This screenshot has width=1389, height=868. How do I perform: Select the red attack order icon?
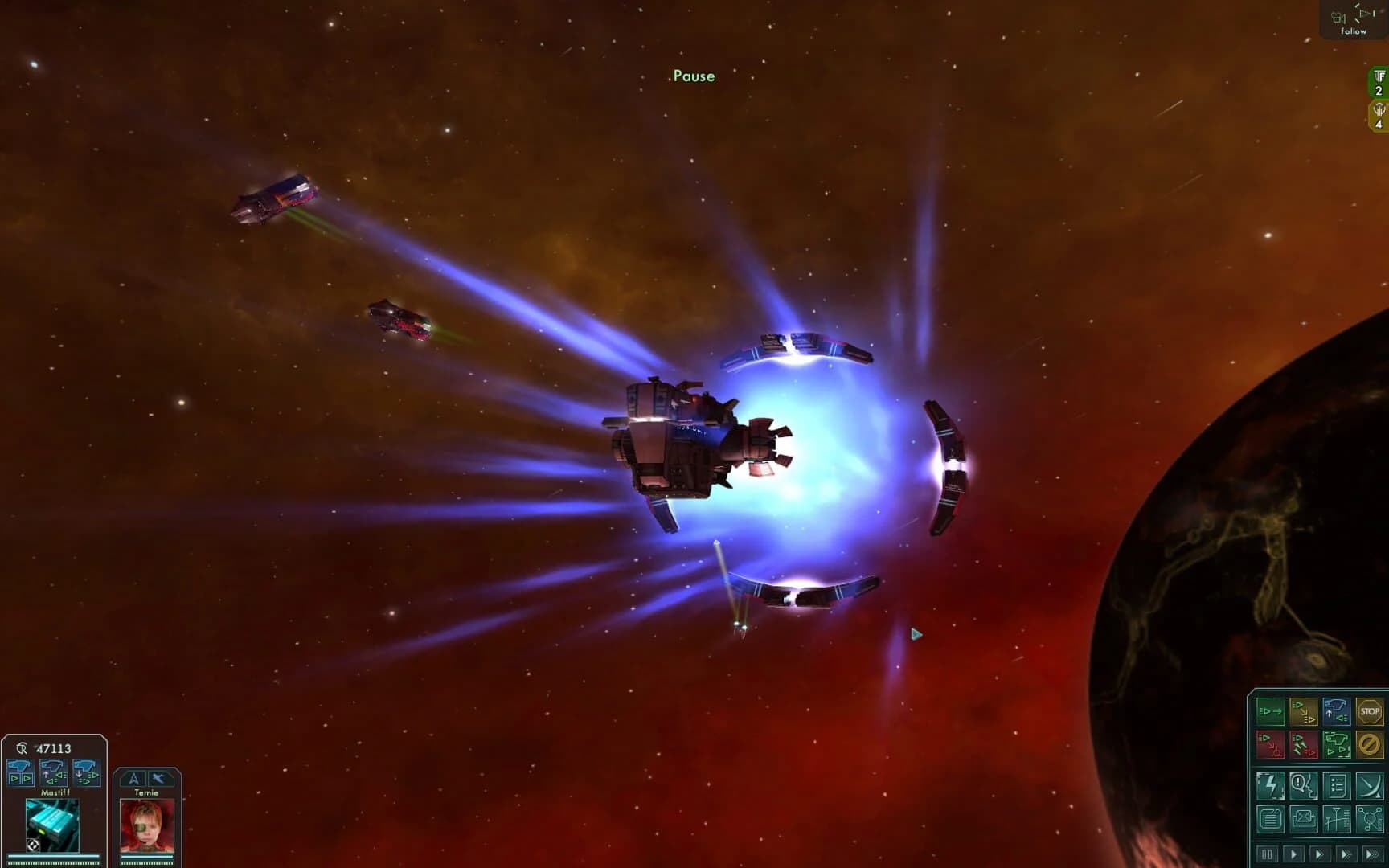[x=1270, y=745]
